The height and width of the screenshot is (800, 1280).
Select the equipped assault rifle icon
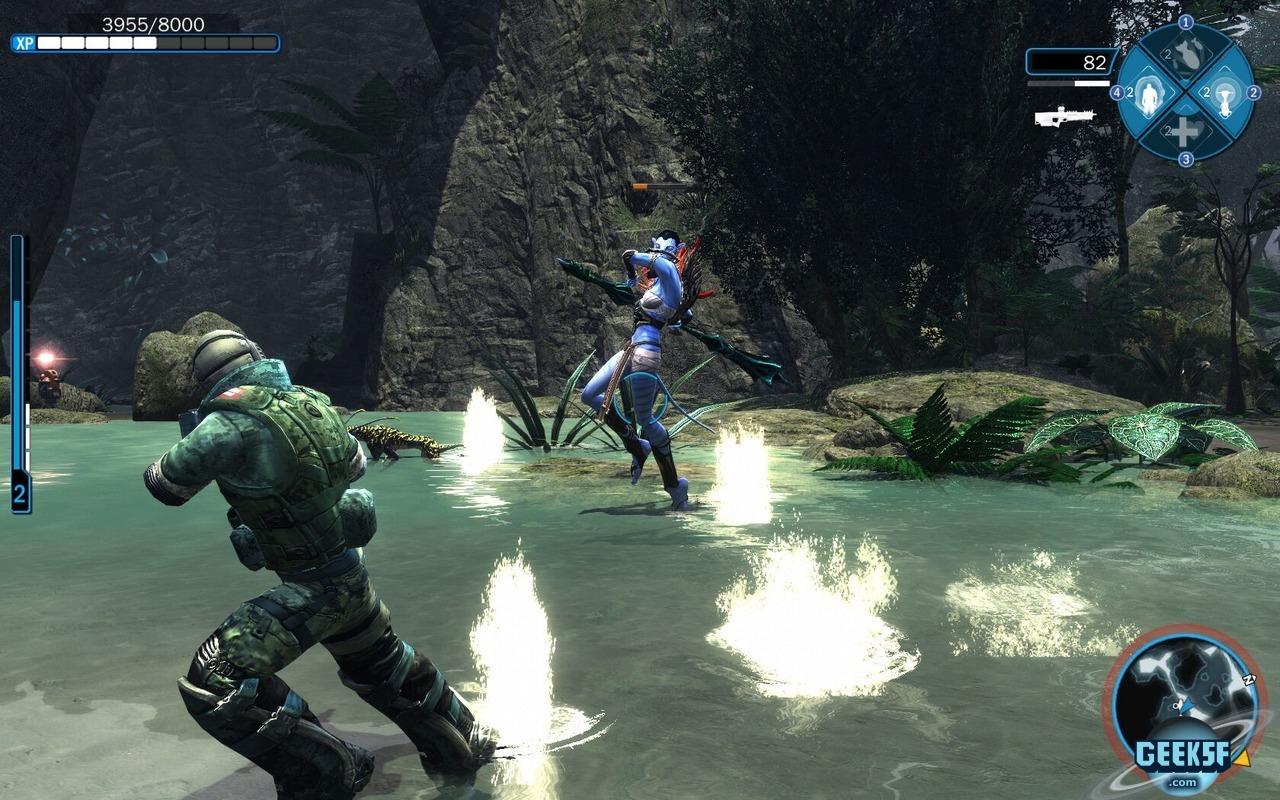(x=1063, y=116)
